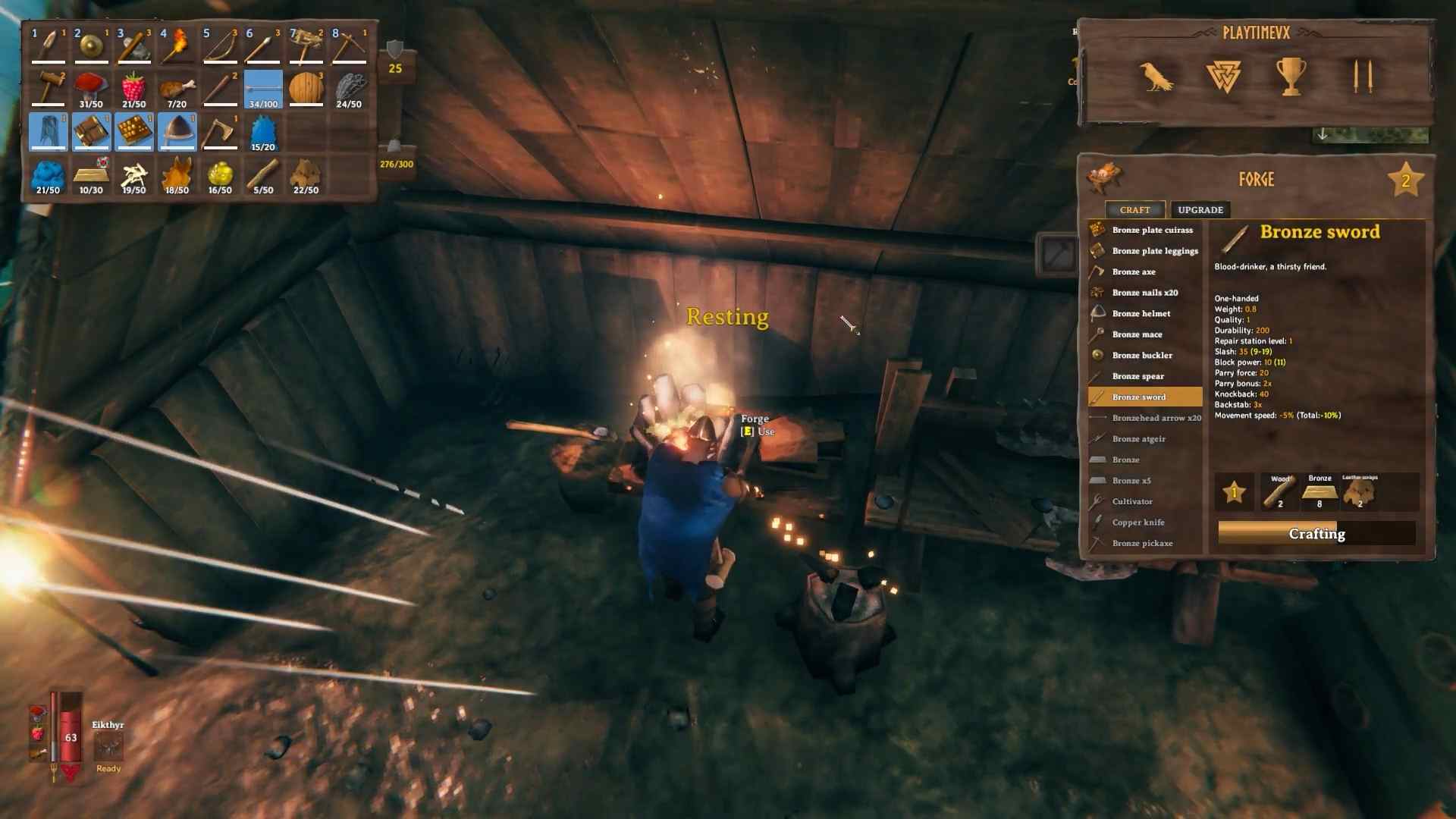
Task: Select the Bronze helmet recipe entry
Action: (1141, 313)
